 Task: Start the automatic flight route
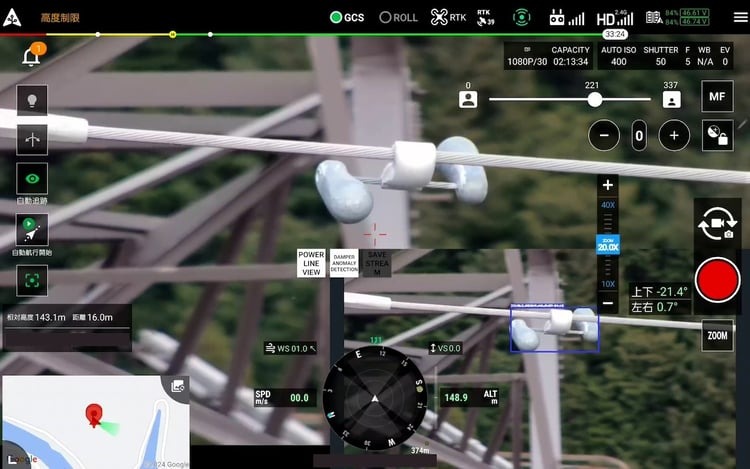coord(31,229)
